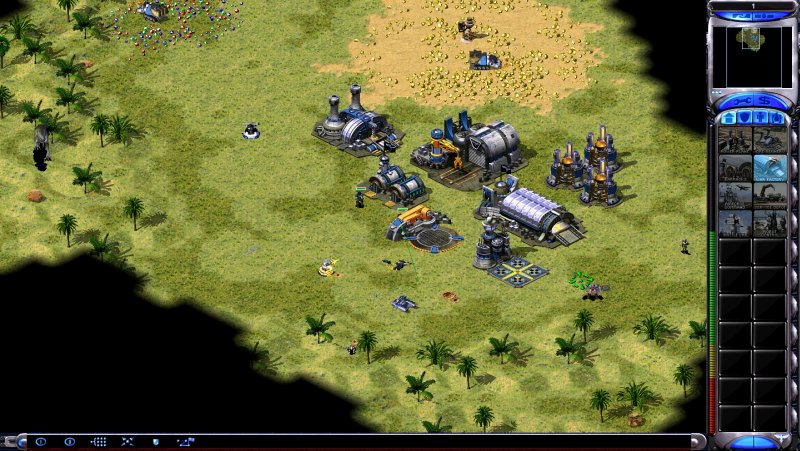The height and width of the screenshot is (451, 800).
Task: Switch to the infantry build tab
Action: [x=761, y=119]
